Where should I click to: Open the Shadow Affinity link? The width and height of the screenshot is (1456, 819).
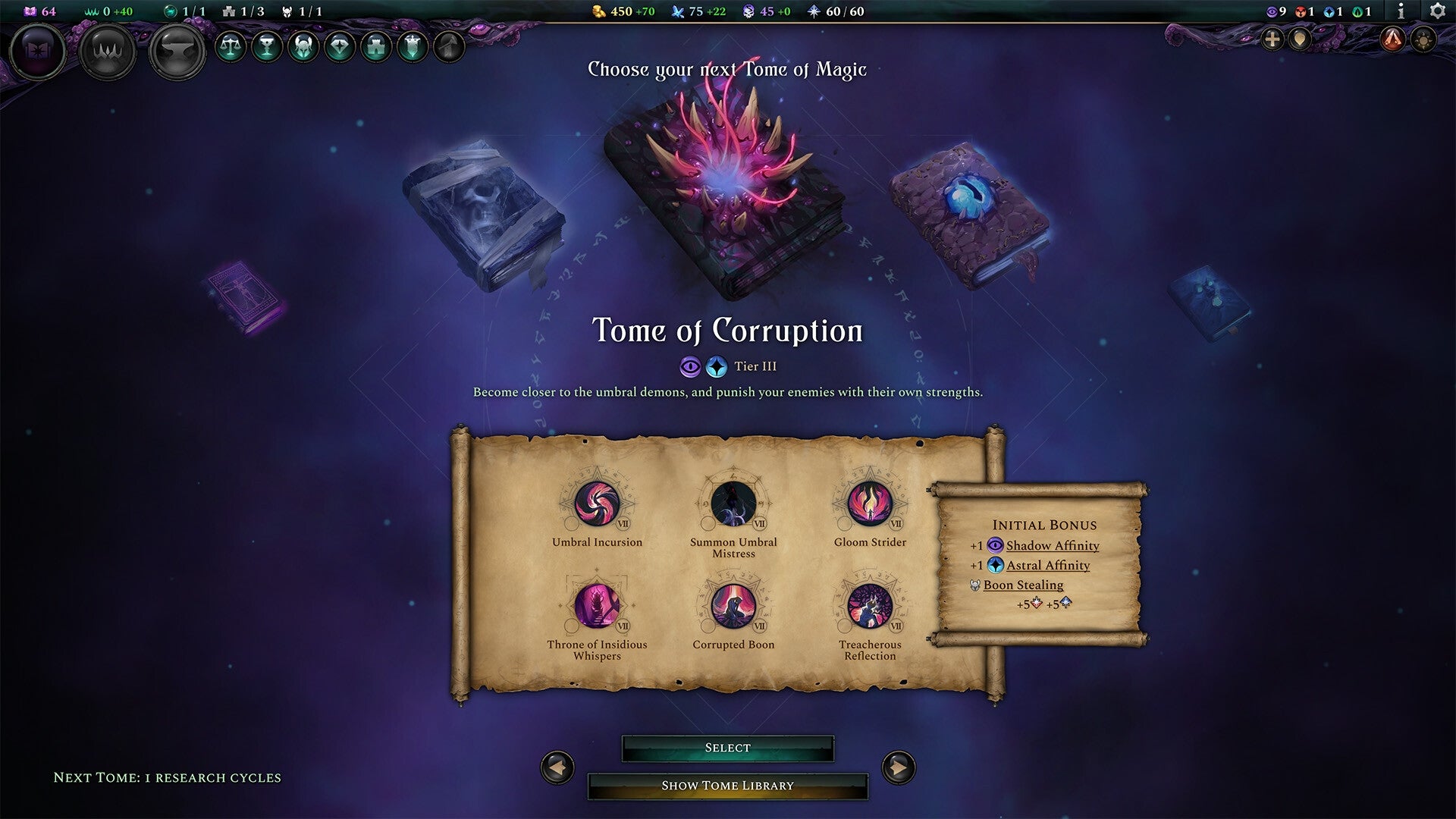[1052, 545]
